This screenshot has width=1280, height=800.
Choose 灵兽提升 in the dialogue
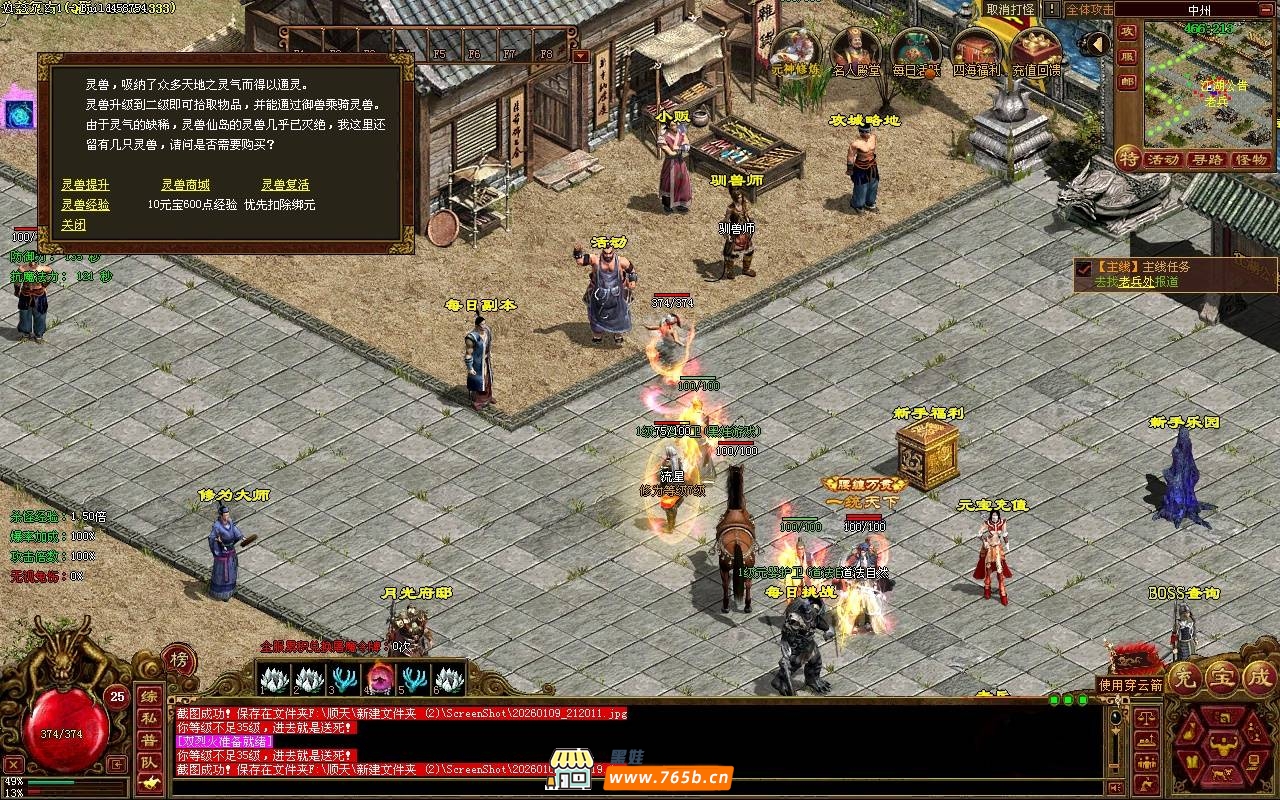click(x=85, y=185)
